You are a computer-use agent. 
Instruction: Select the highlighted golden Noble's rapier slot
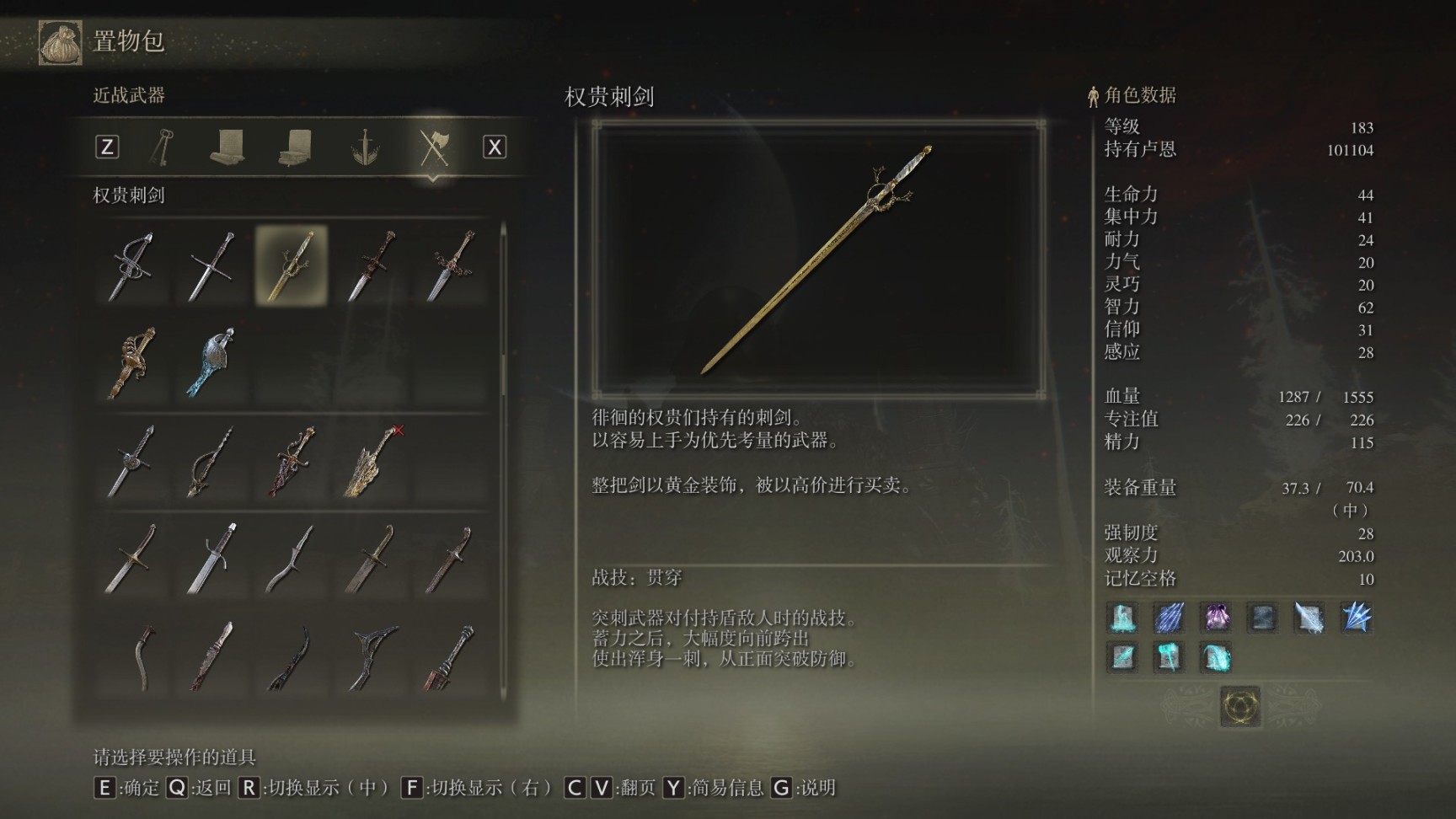click(x=292, y=265)
